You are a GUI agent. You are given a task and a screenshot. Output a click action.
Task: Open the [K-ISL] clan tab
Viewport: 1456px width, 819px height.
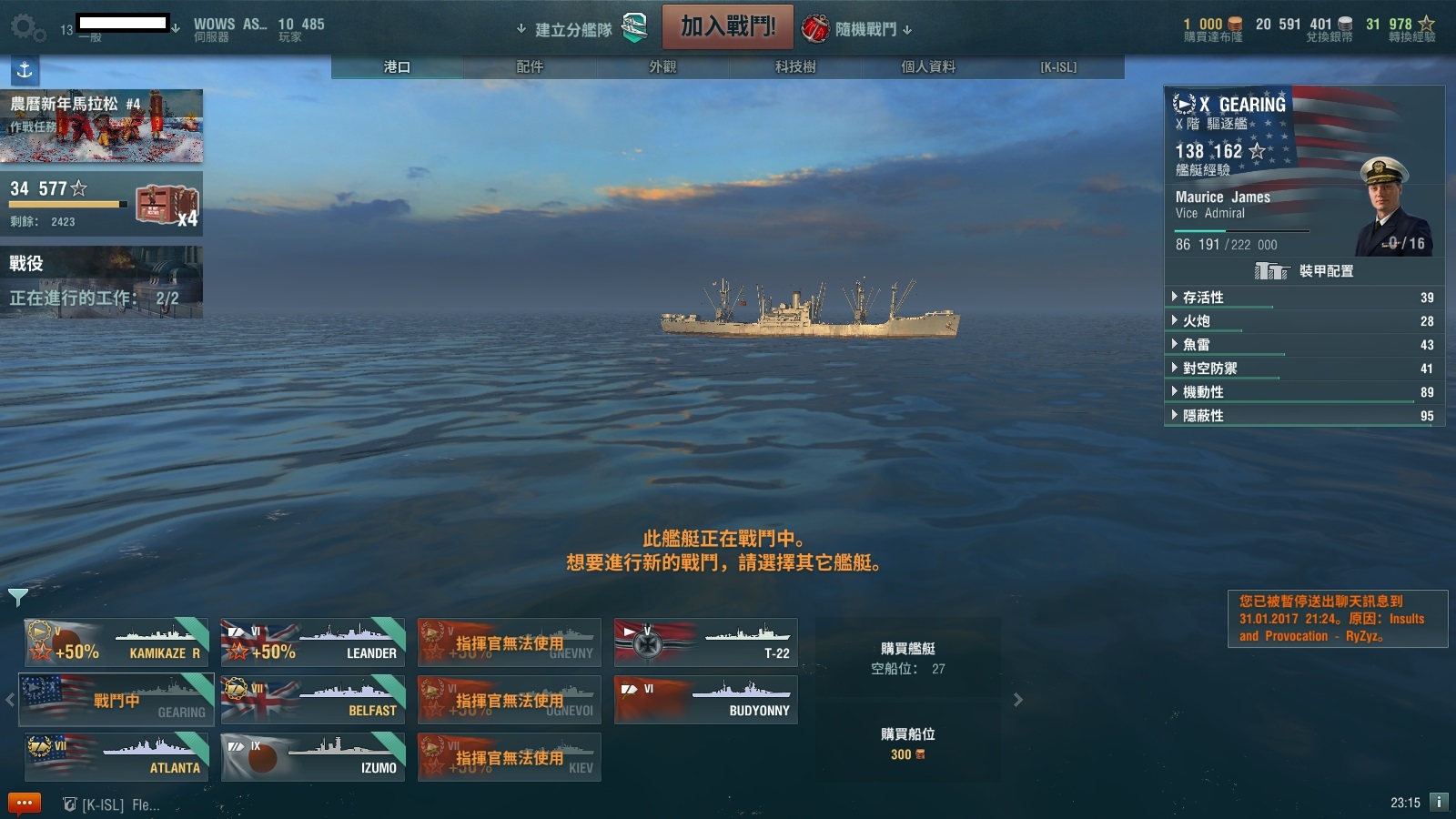click(x=1058, y=66)
